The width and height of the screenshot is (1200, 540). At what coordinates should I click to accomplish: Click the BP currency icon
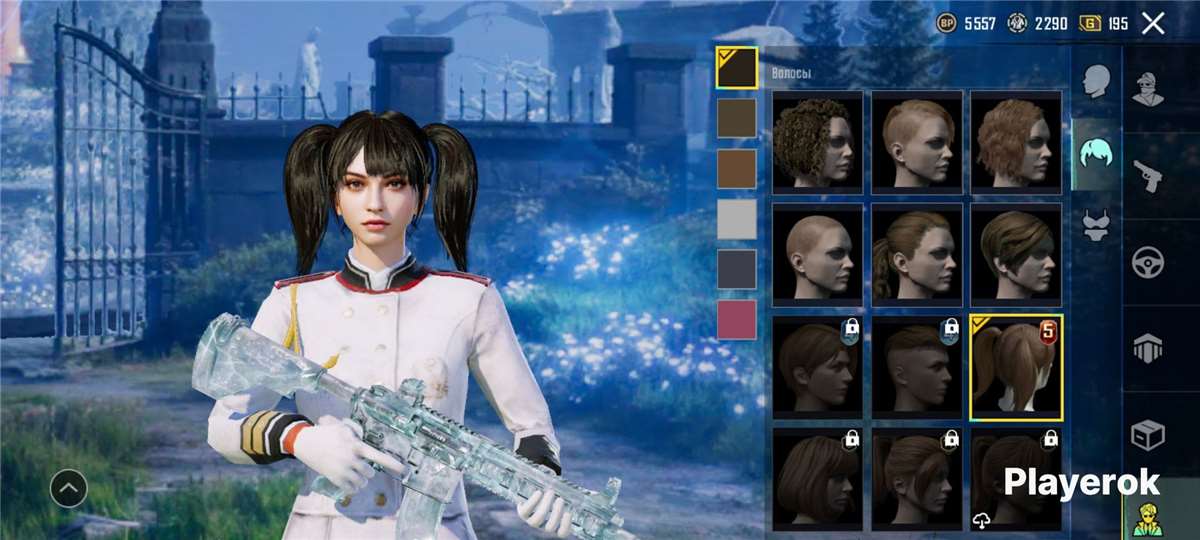point(946,24)
